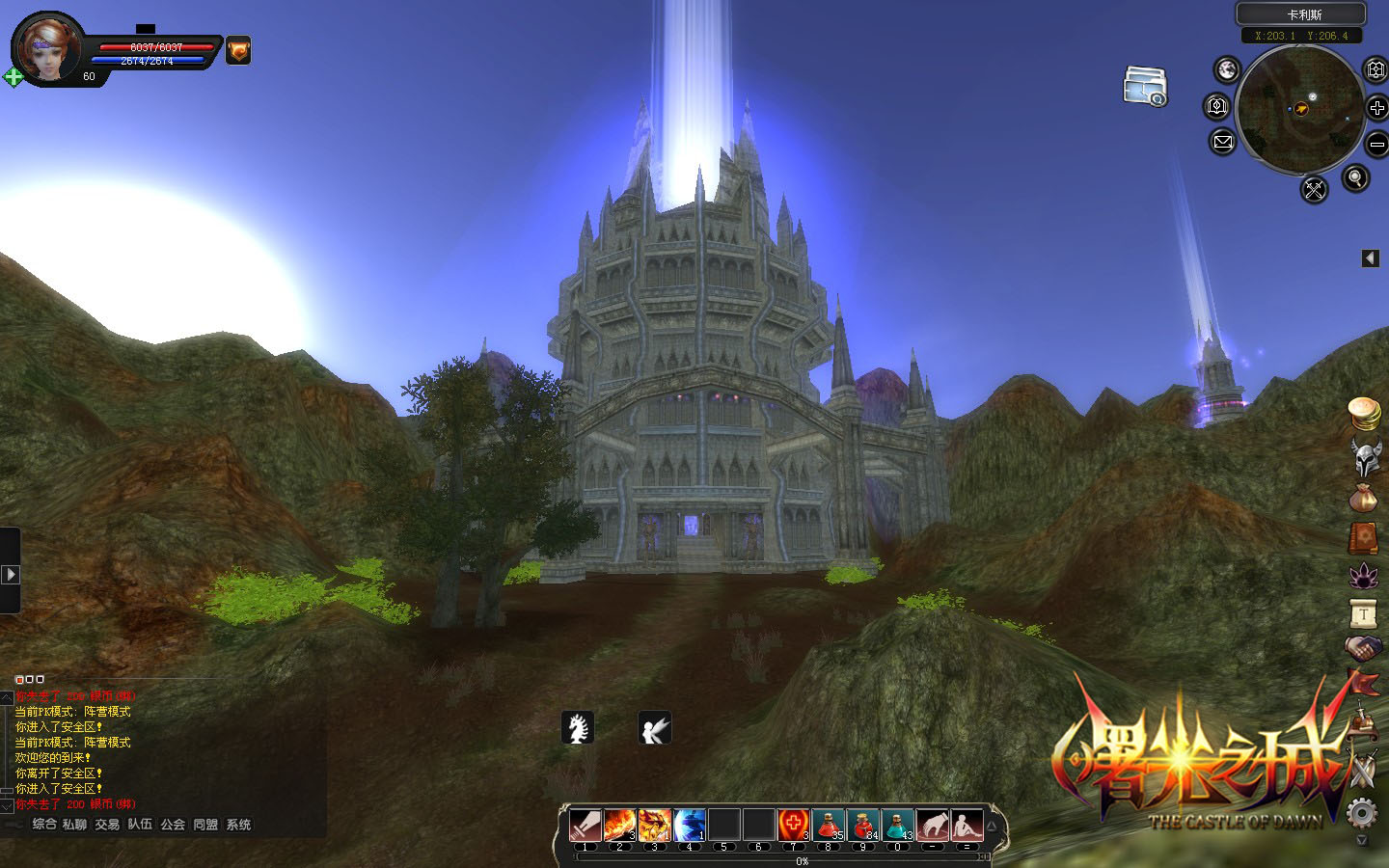Switch to the 私聊 private chat tab
The height and width of the screenshot is (868, 1389).
[74, 825]
